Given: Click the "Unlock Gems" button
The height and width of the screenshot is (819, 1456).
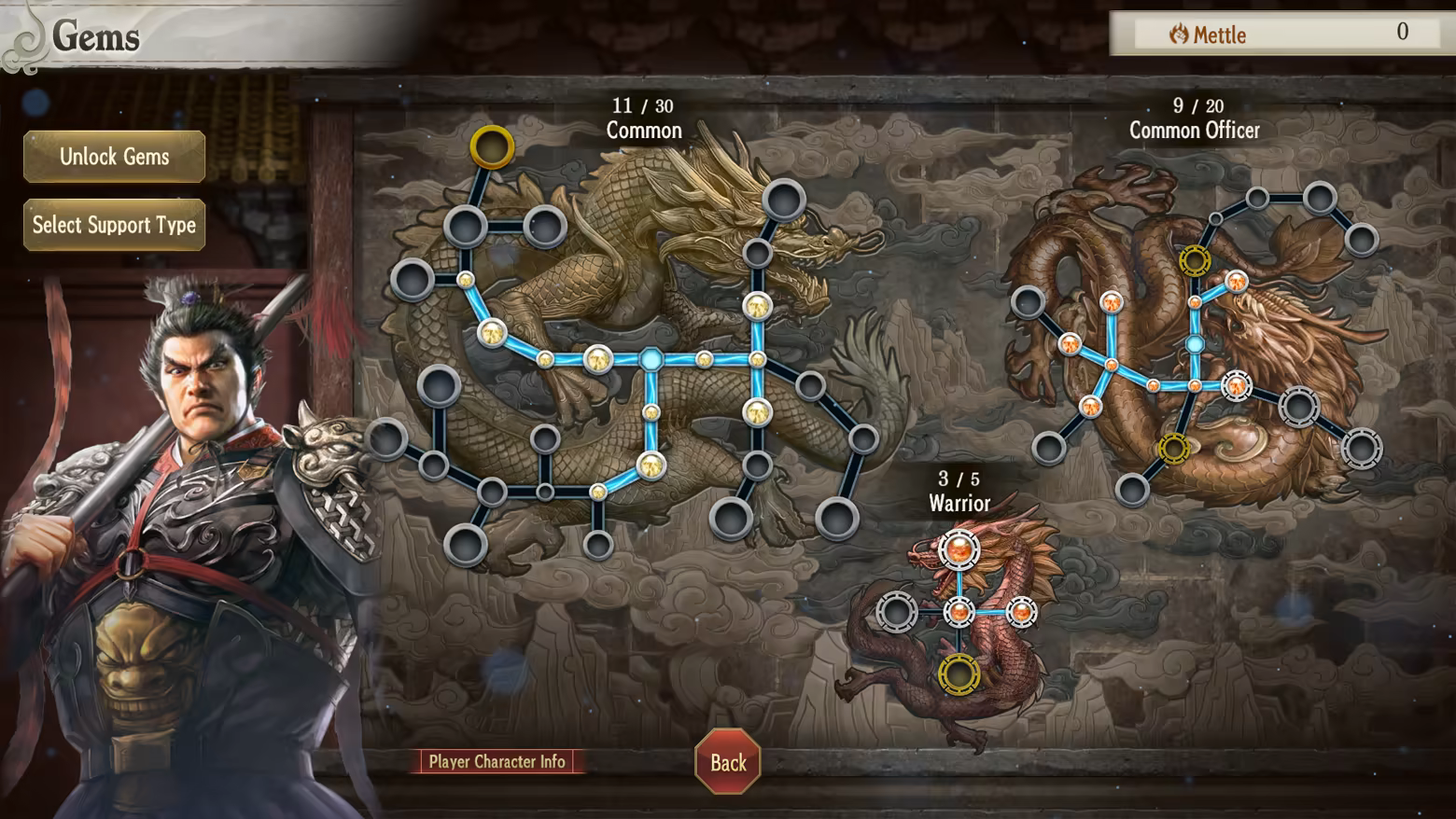Looking at the screenshot, I should point(113,157).
